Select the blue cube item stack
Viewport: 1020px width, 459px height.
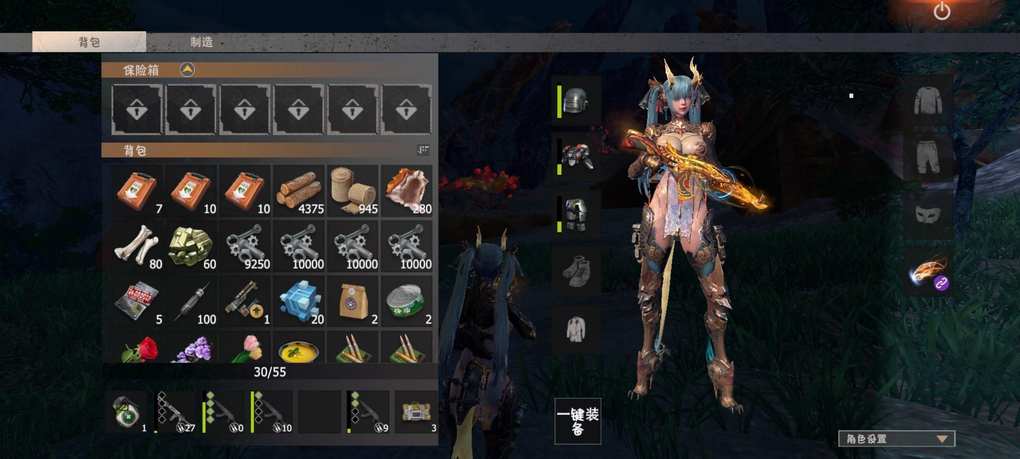point(298,300)
